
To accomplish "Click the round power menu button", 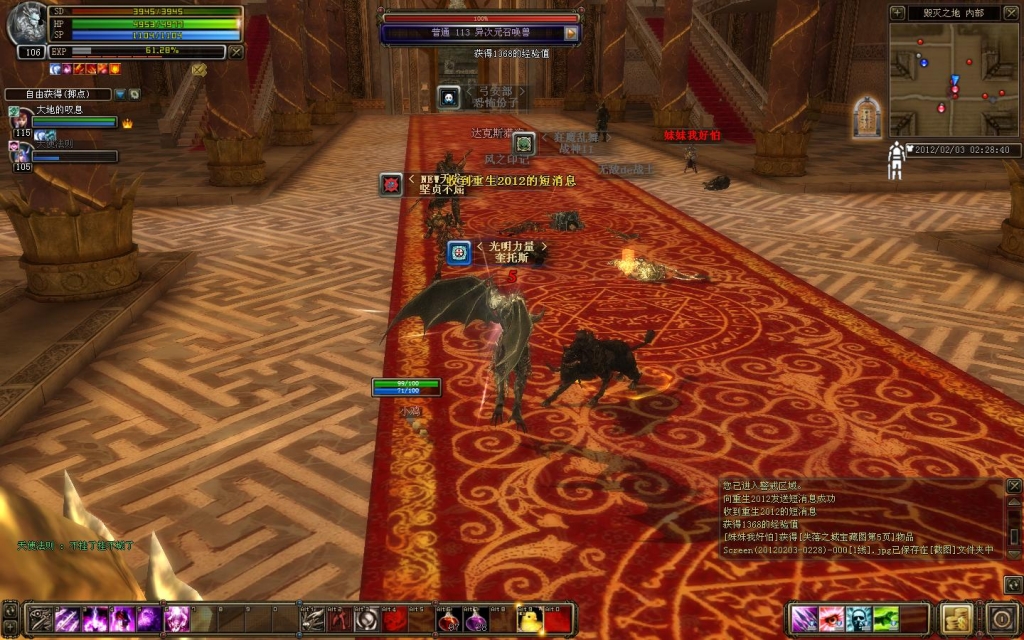I will pos(1002,618).
